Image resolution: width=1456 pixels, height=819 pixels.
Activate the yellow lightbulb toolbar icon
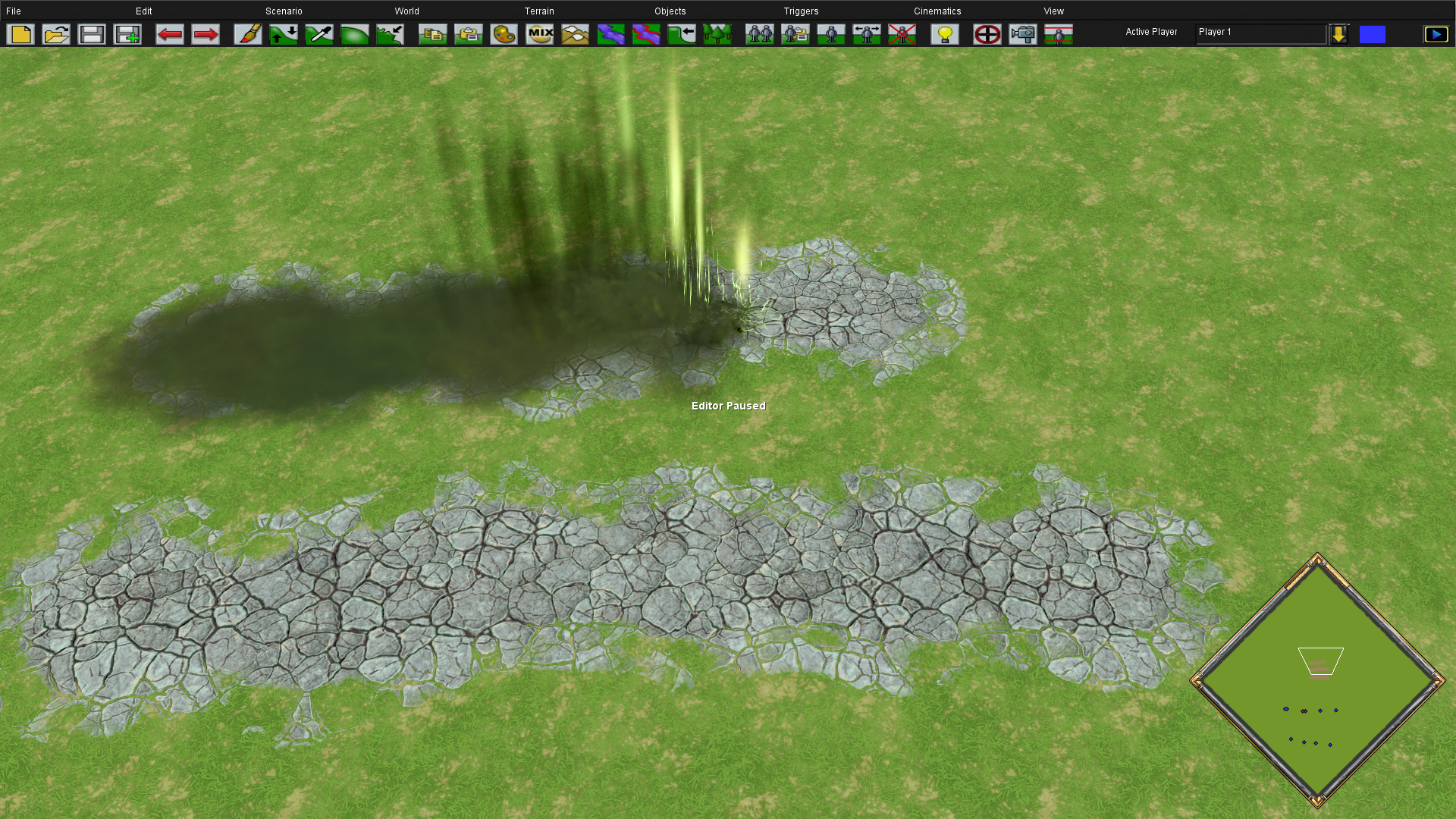945,34
